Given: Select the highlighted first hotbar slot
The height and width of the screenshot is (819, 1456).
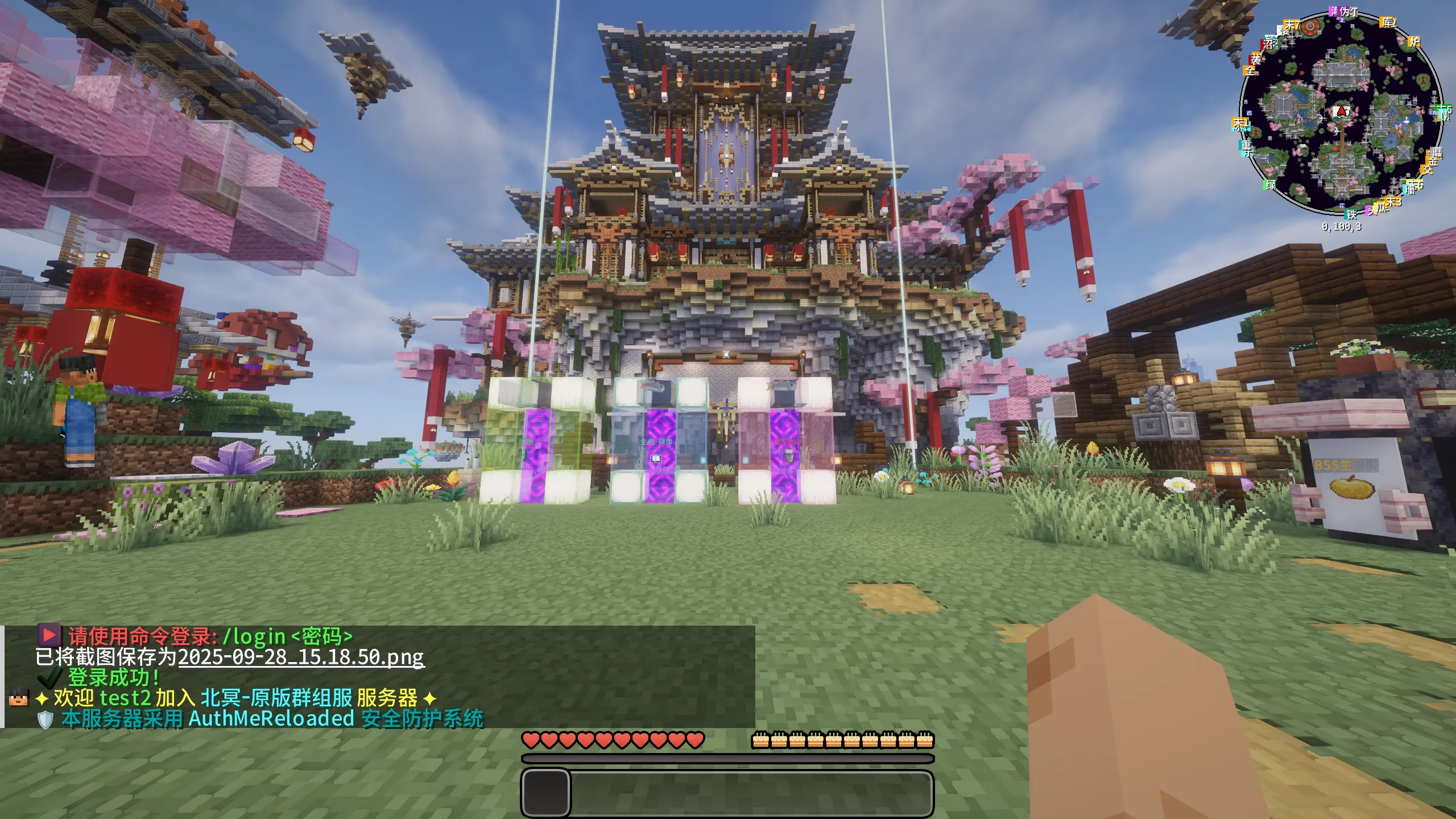Looking at the screenshot, I should [x=546, y=793].
